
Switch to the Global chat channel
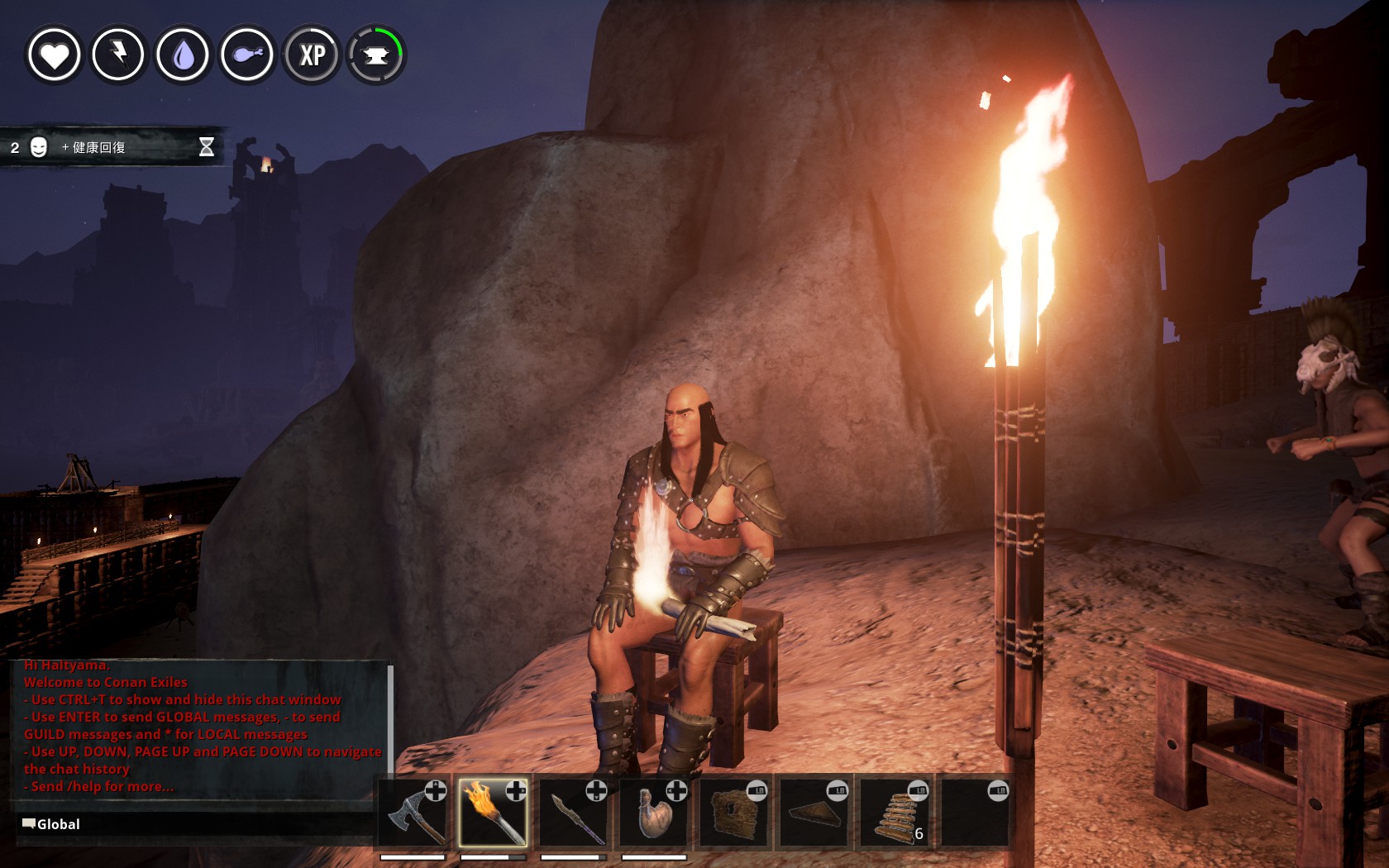(58, 823)
